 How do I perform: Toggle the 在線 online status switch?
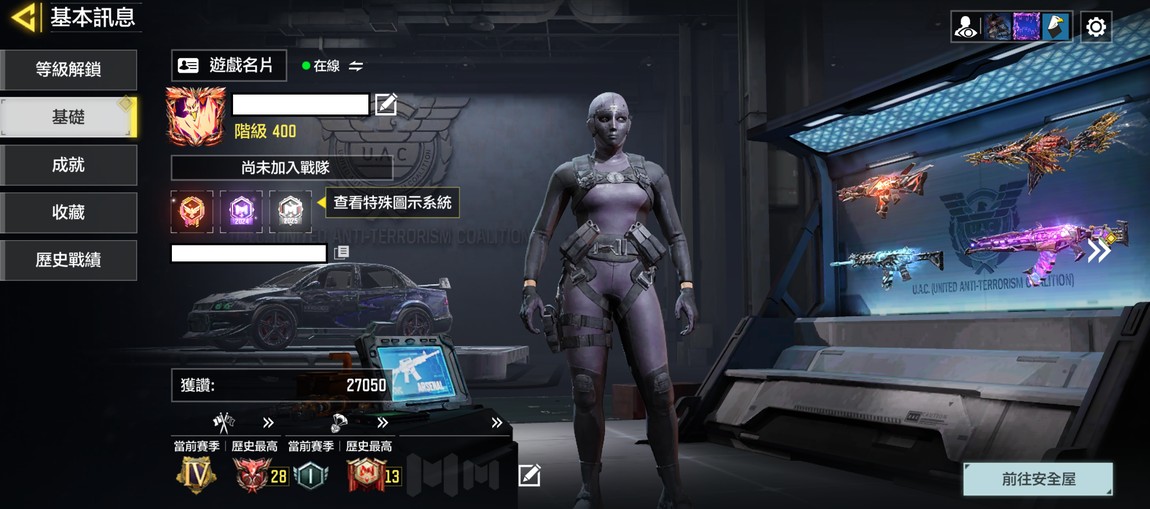coord(356,66)
